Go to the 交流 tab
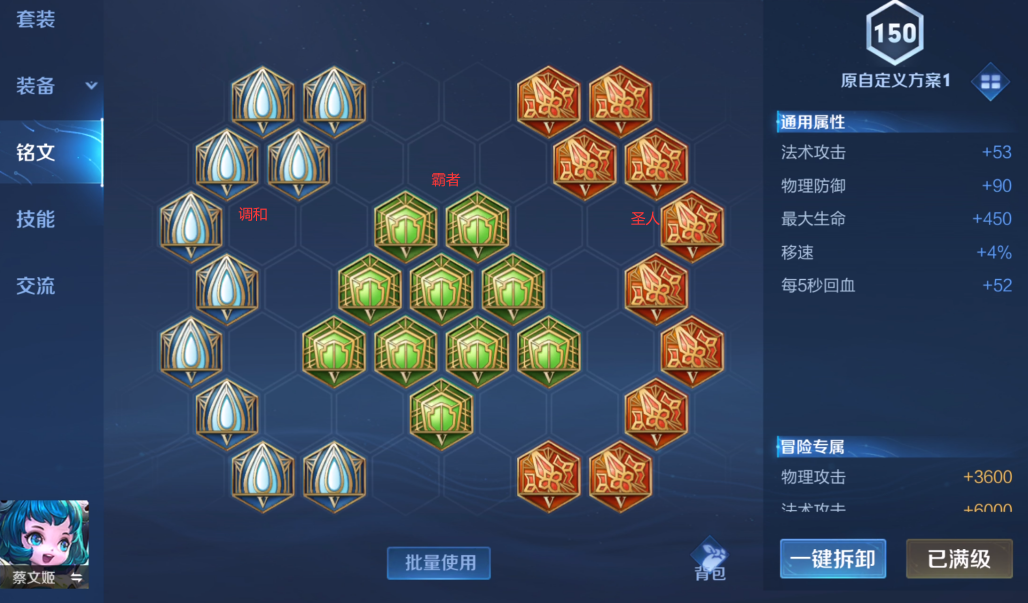The width and height of the screenshot is (1028, 603). [x=36, y=286]
